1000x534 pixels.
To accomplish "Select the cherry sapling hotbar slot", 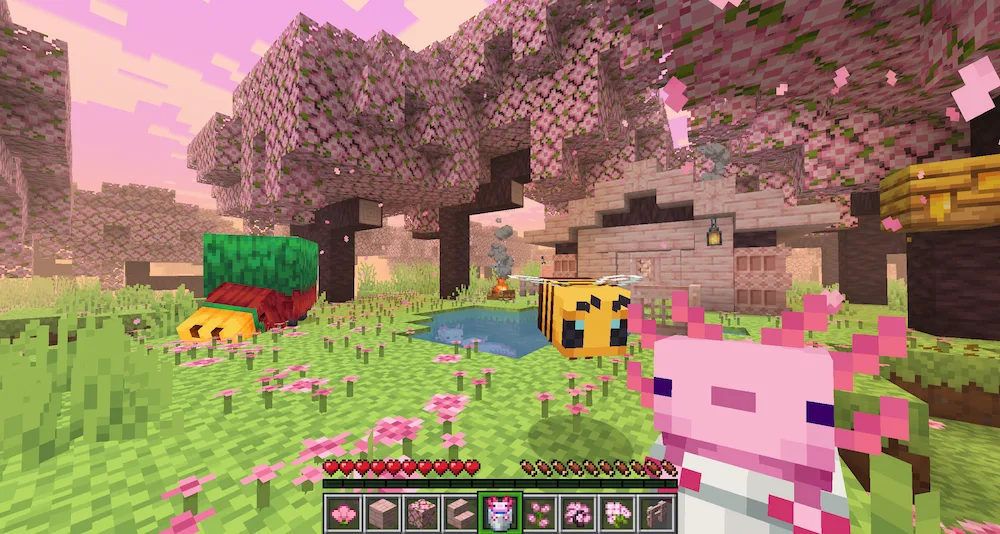I will 578,513.
